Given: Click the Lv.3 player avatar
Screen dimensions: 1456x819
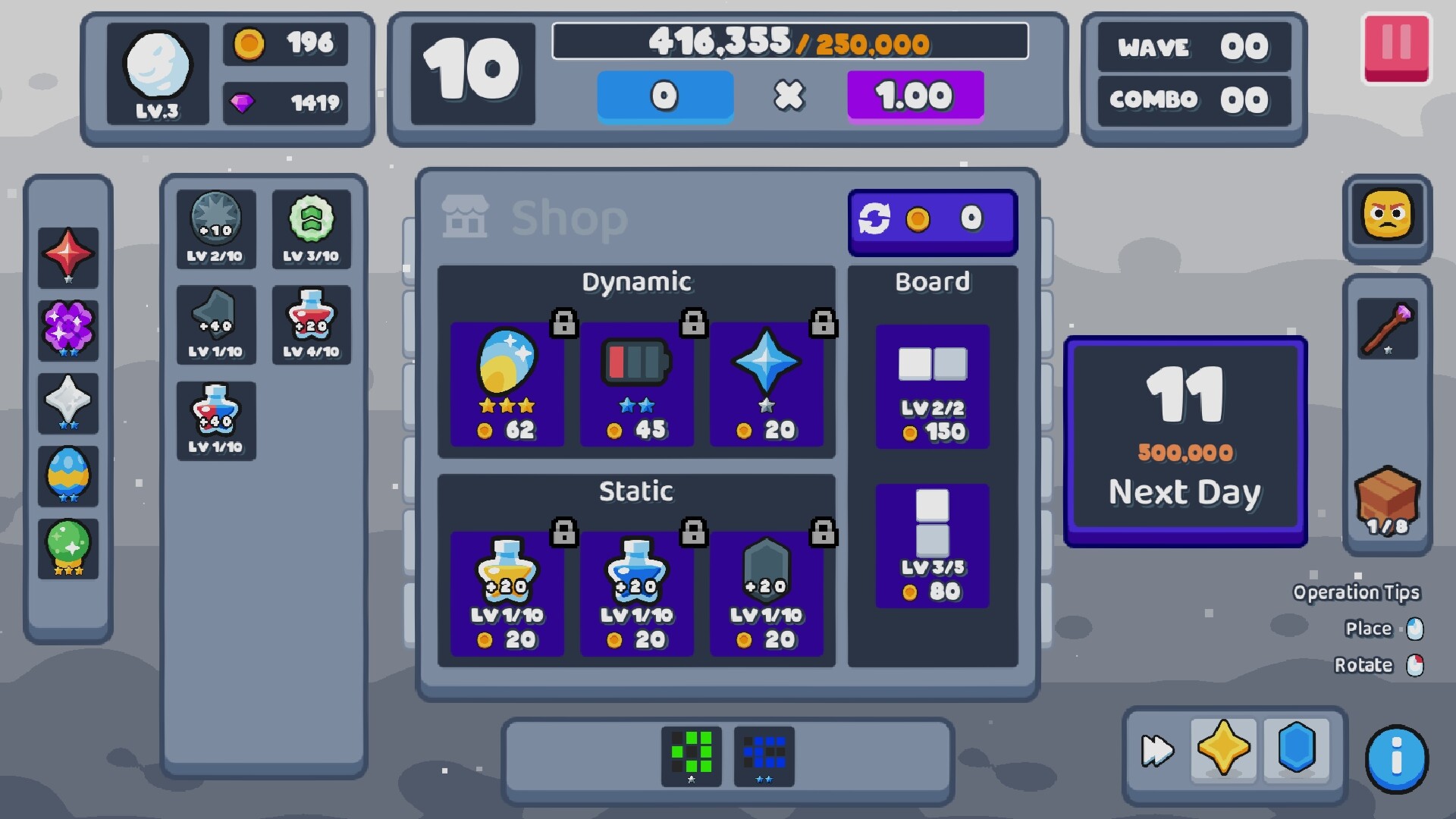Looking at the screenshot, I should tap(158, 74).
